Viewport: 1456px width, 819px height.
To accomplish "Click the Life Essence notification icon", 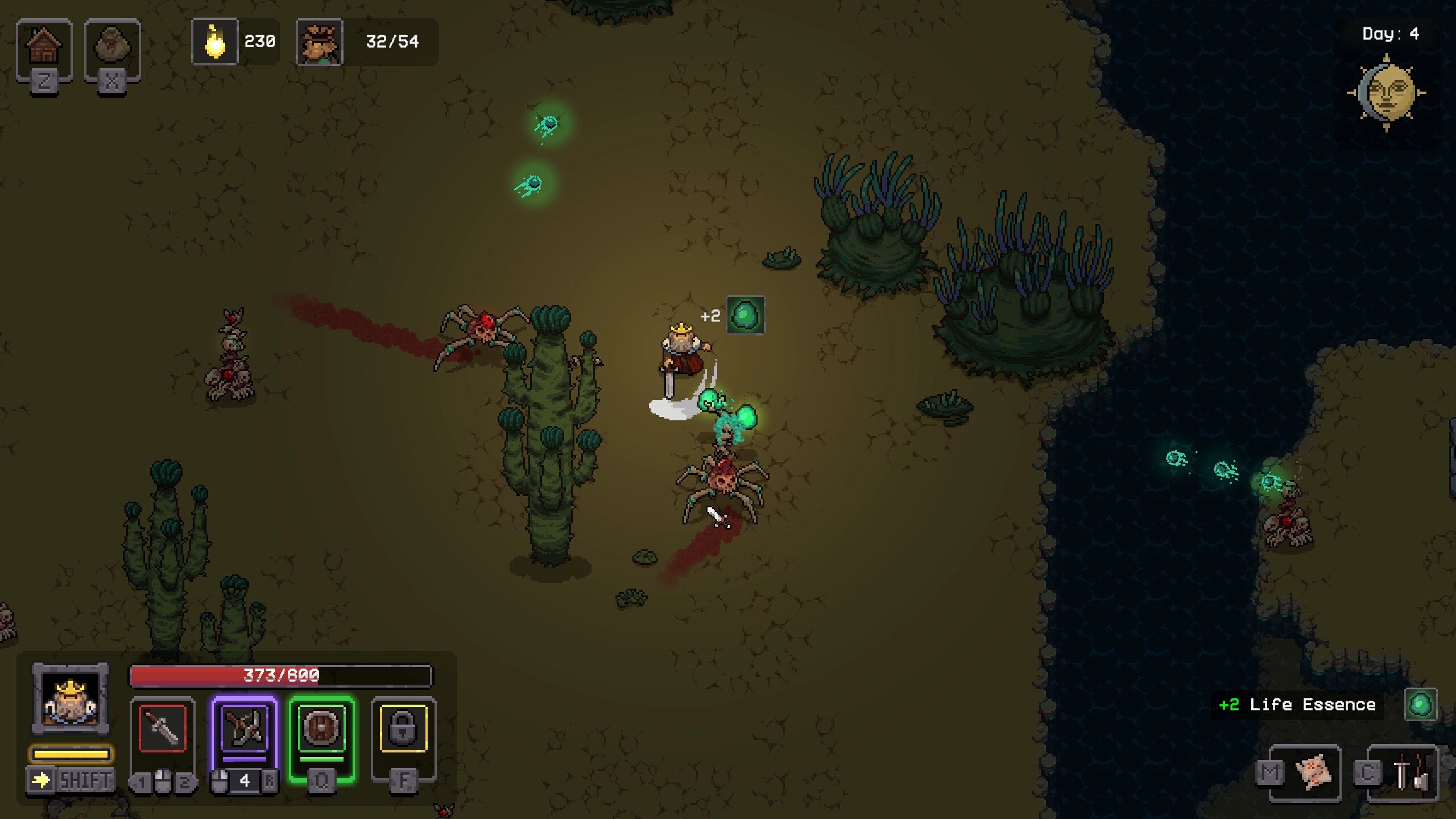I will tap(1420, 705).
